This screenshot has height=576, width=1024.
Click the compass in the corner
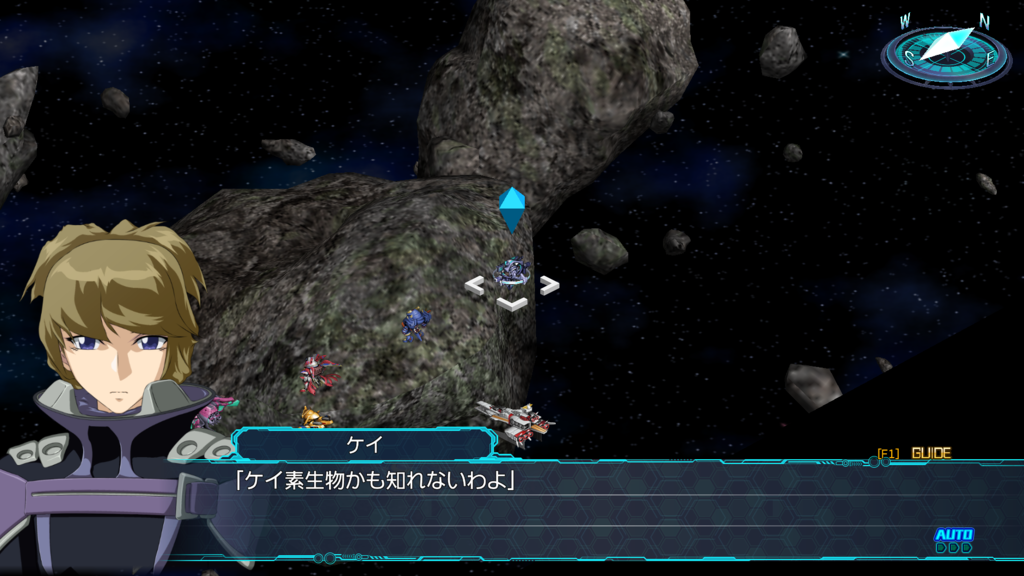[945, 52]
